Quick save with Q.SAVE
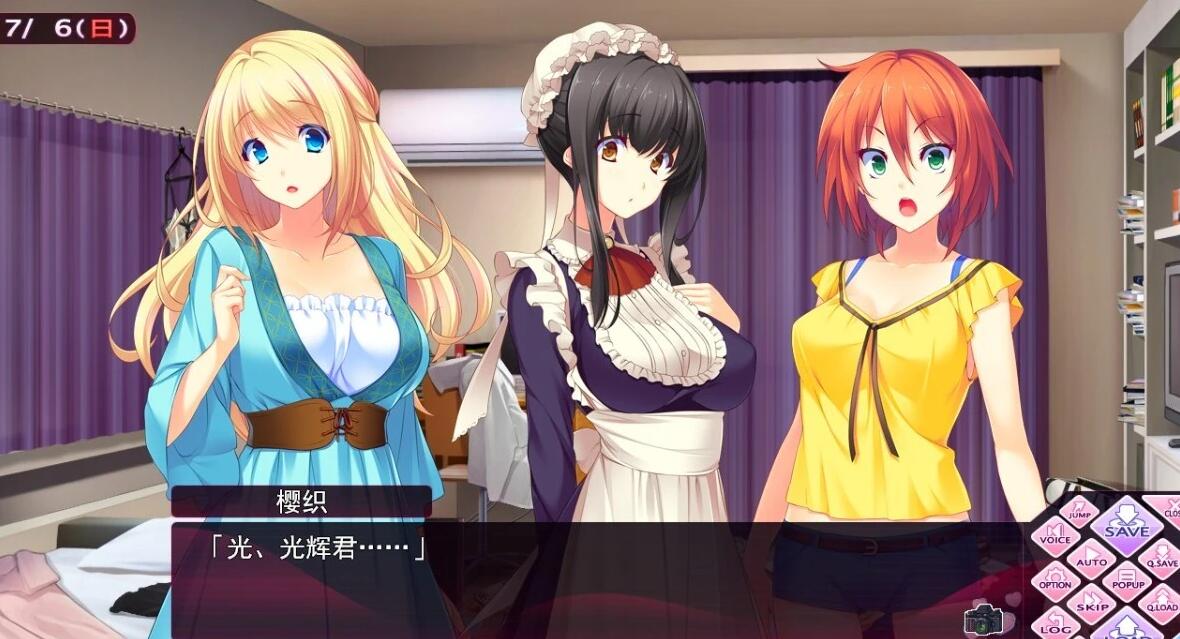 point(1162,560)
